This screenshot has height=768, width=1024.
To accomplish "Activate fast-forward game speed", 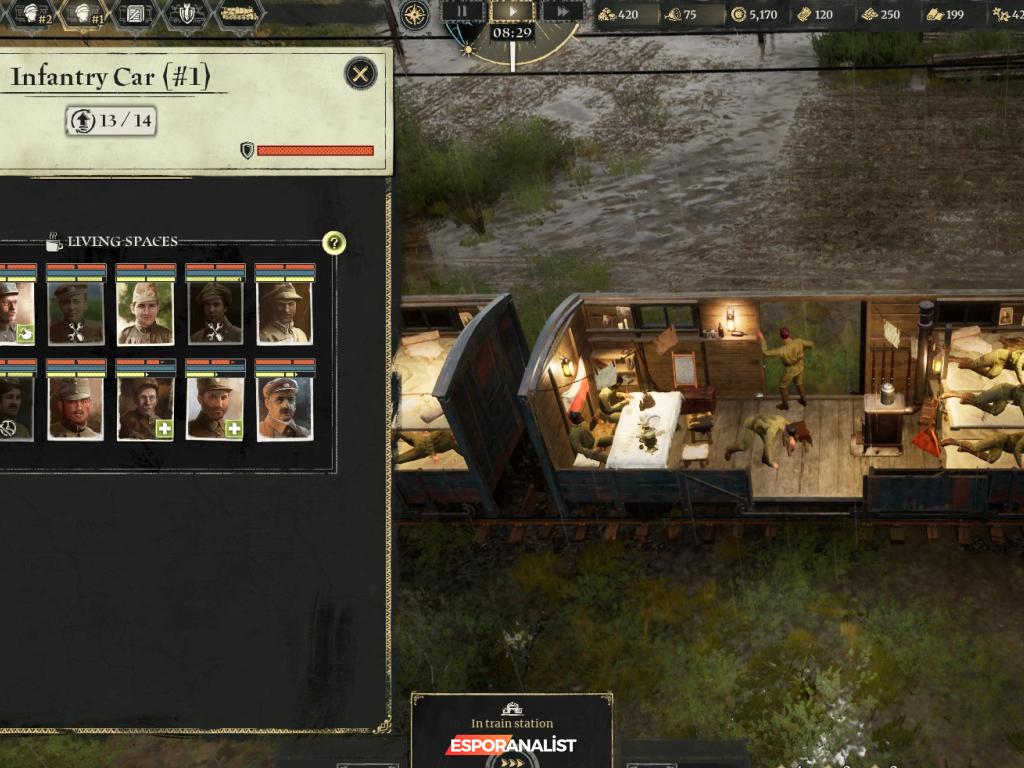I will click(x=563, y=12).
